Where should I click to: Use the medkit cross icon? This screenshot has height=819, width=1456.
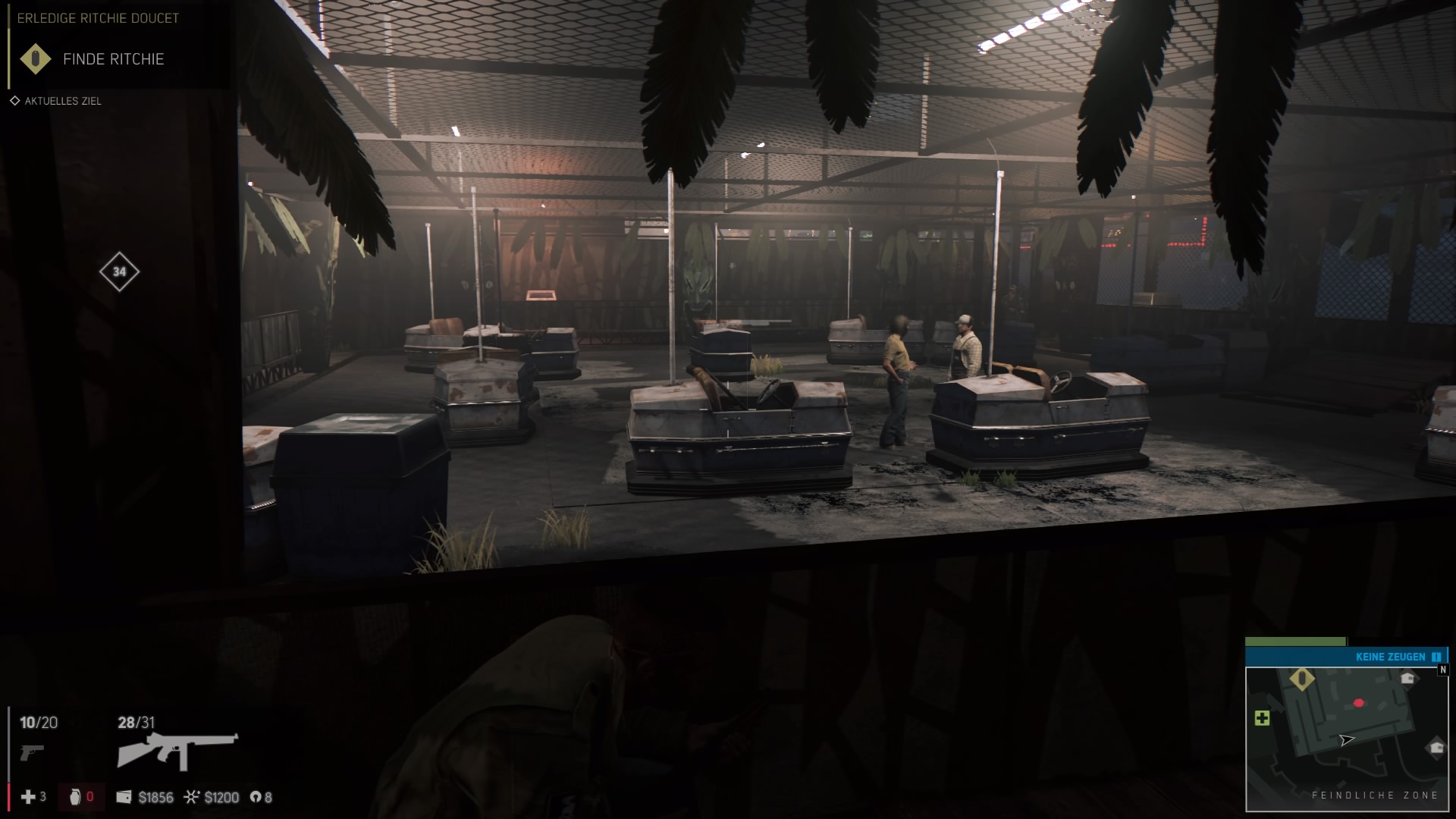(x=28, y=797)
